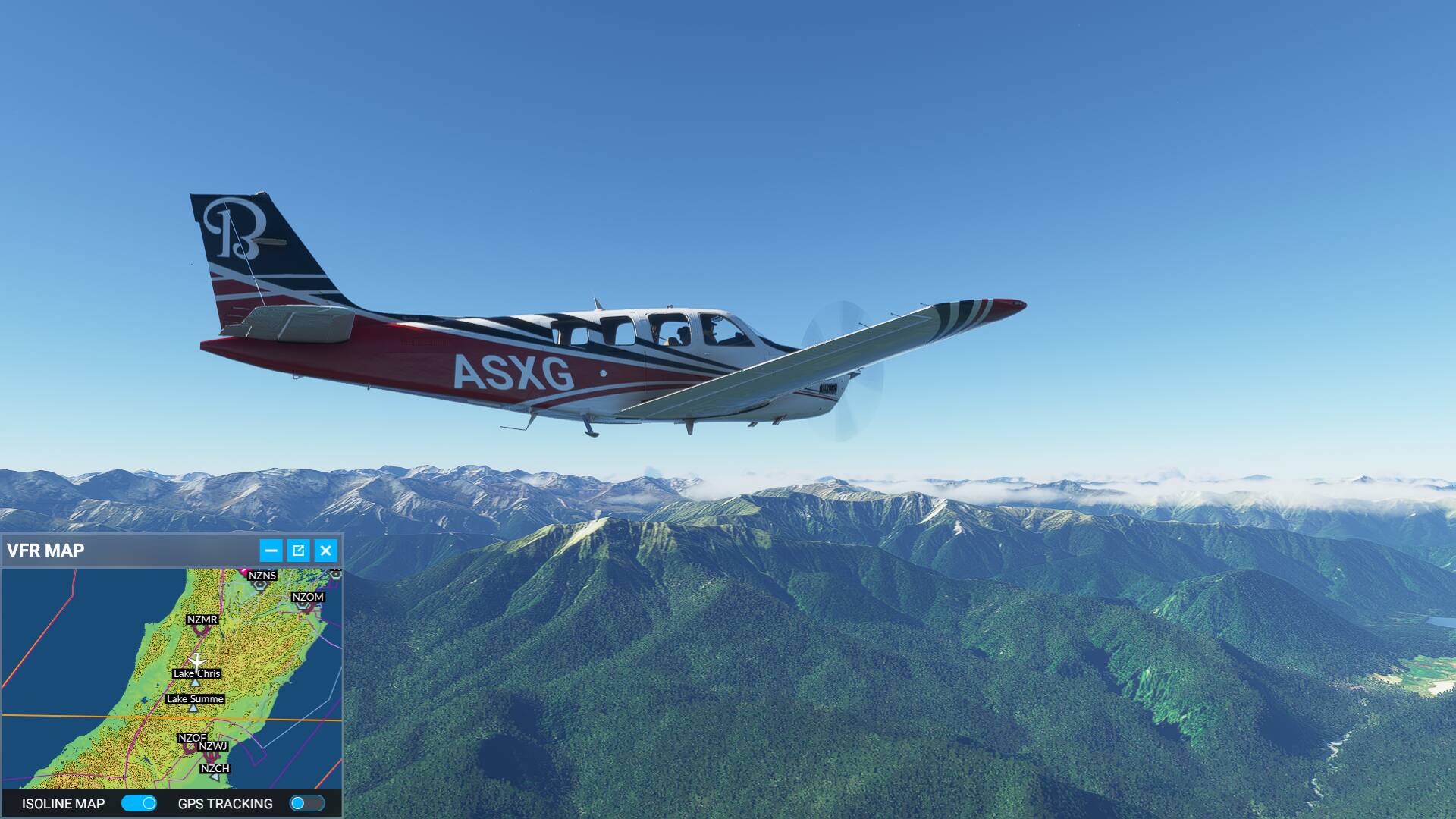This screenshot has height=819, width=1456.
Task: Choose the NZCH airport marker
Action: click(x=215, y=777)
